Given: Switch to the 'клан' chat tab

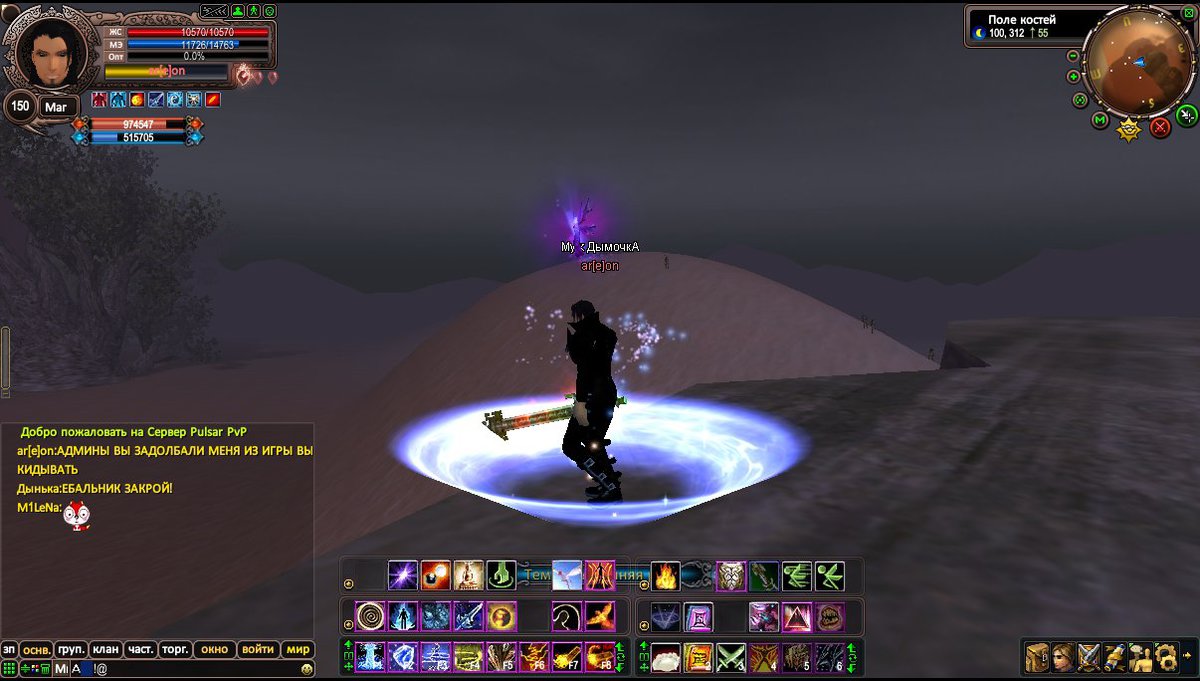Looking at the screenshot, I should tap(105, 649).
